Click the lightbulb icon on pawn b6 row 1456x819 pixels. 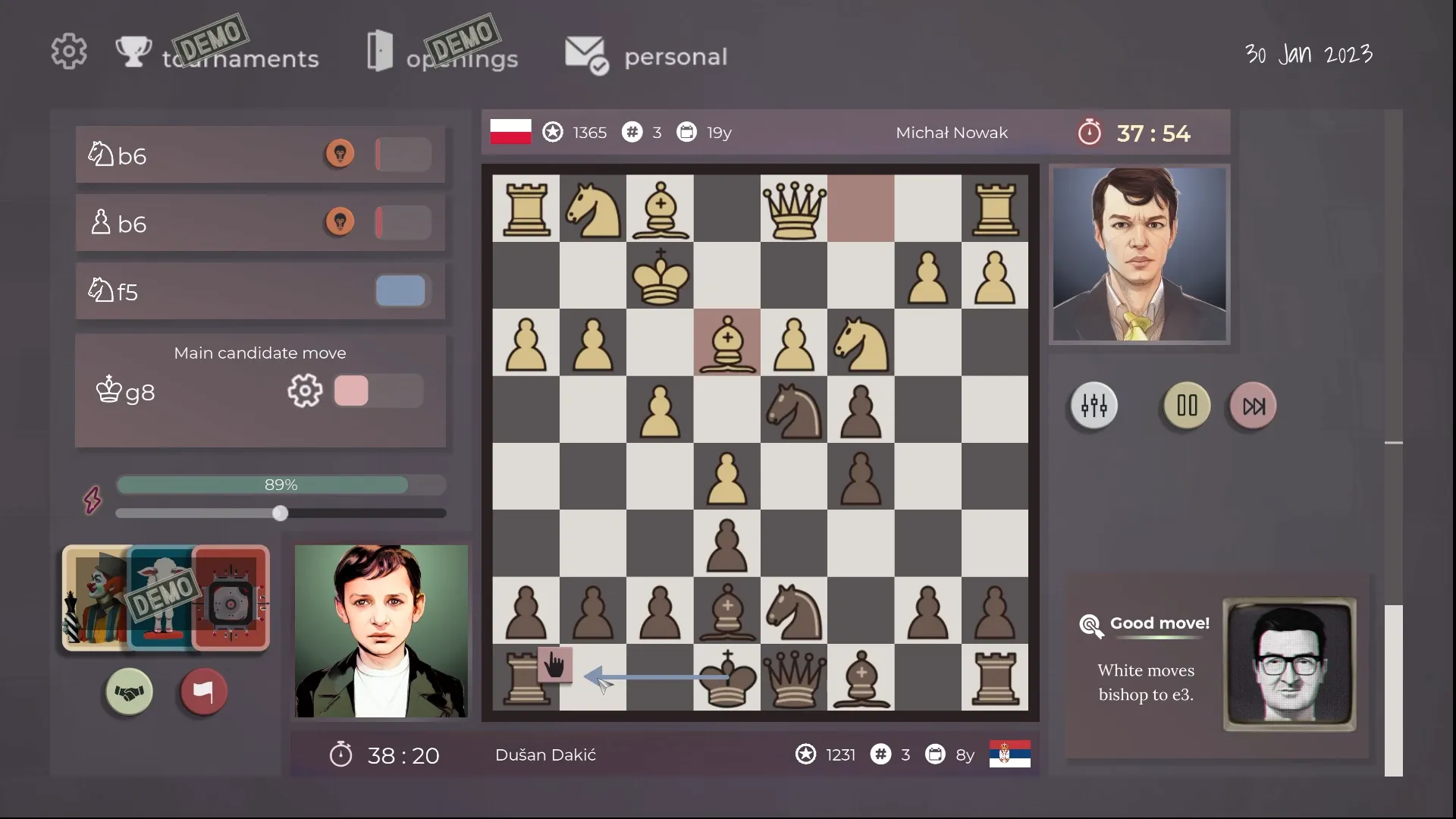[x=340, y=221]
